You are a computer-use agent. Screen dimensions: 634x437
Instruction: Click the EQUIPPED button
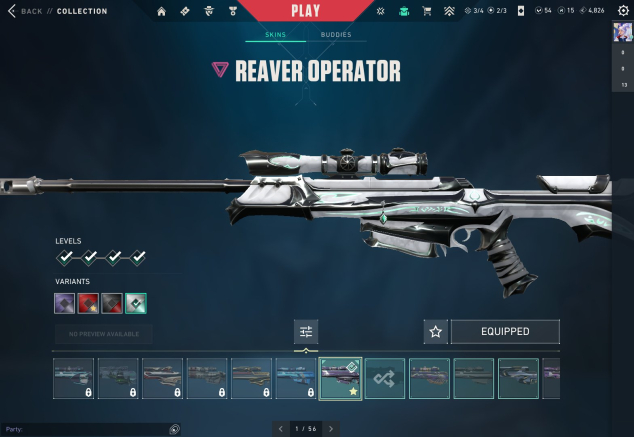tap(505, 332)
